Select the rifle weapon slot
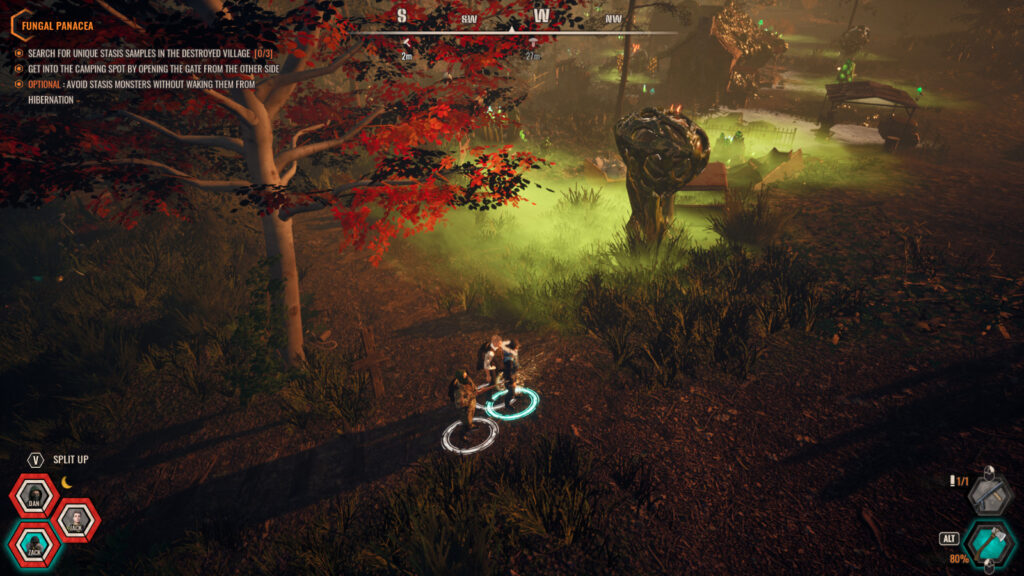1024x576 pixels. (x=989, y=494)
